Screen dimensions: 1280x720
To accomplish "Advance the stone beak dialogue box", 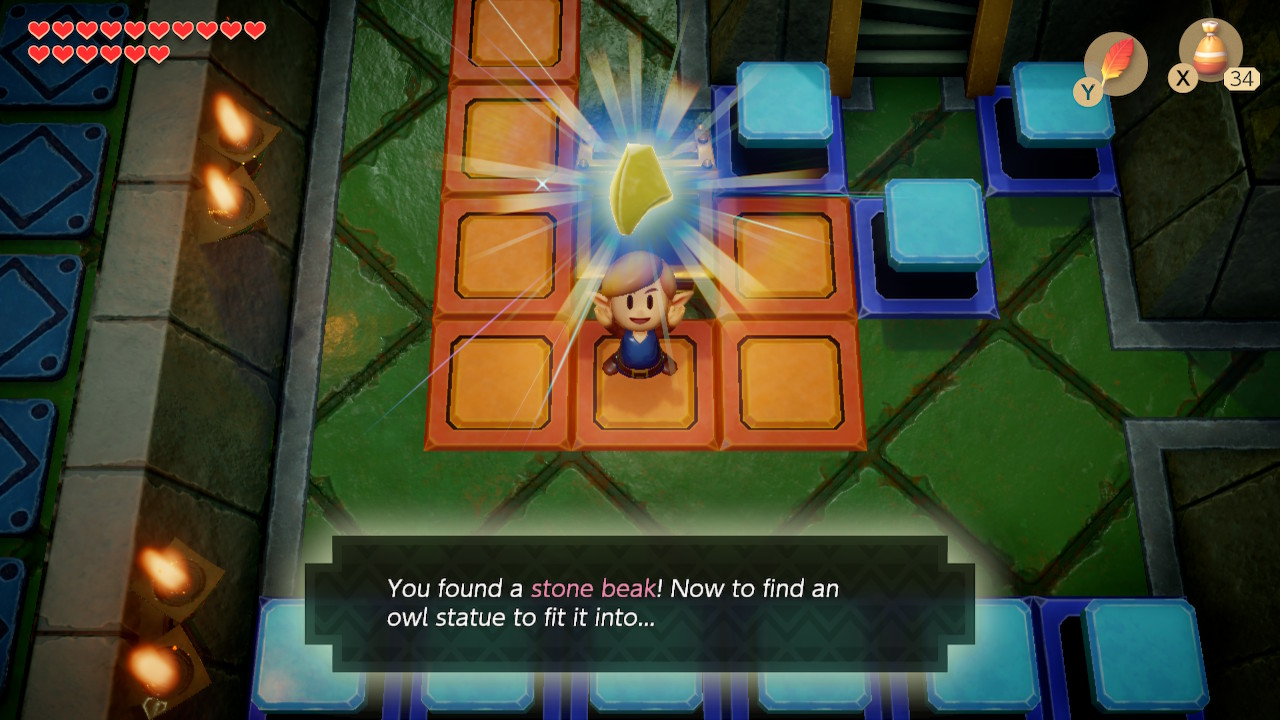I will click(x=640, y=603).
